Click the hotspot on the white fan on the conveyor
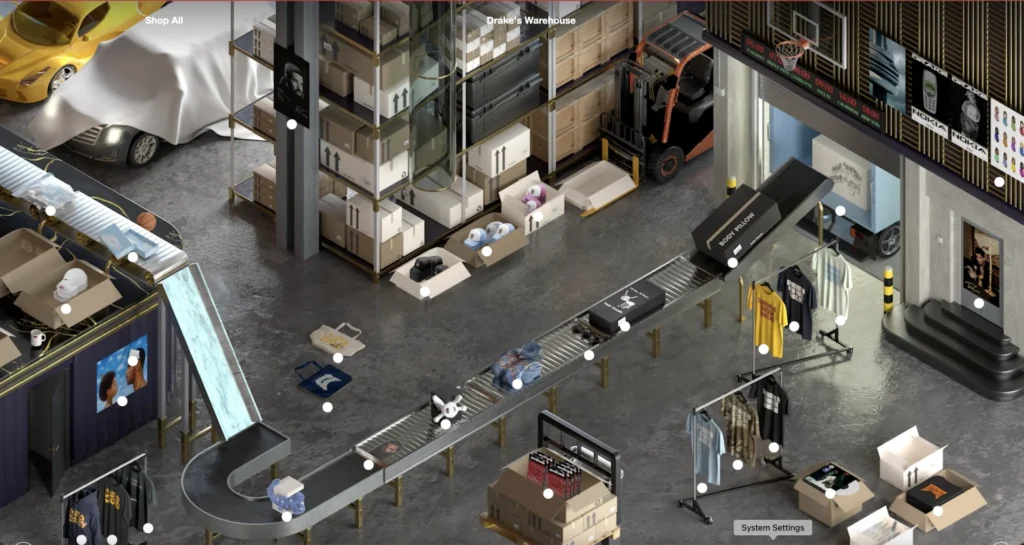This screenshot has height=545, width=1024. click(445, 424)
